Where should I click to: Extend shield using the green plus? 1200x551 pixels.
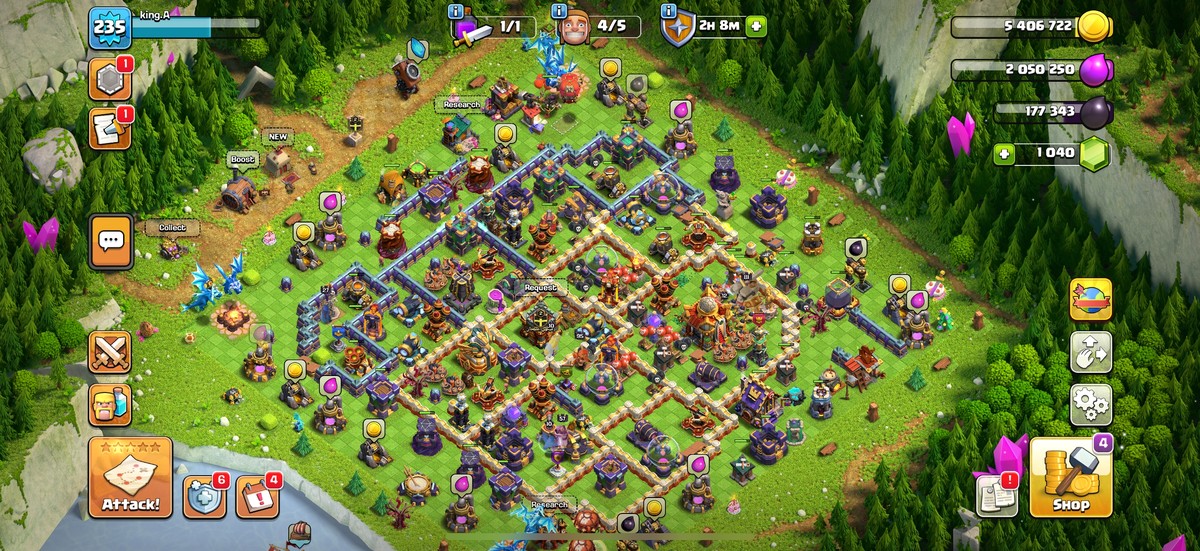(x=757, y=25)
